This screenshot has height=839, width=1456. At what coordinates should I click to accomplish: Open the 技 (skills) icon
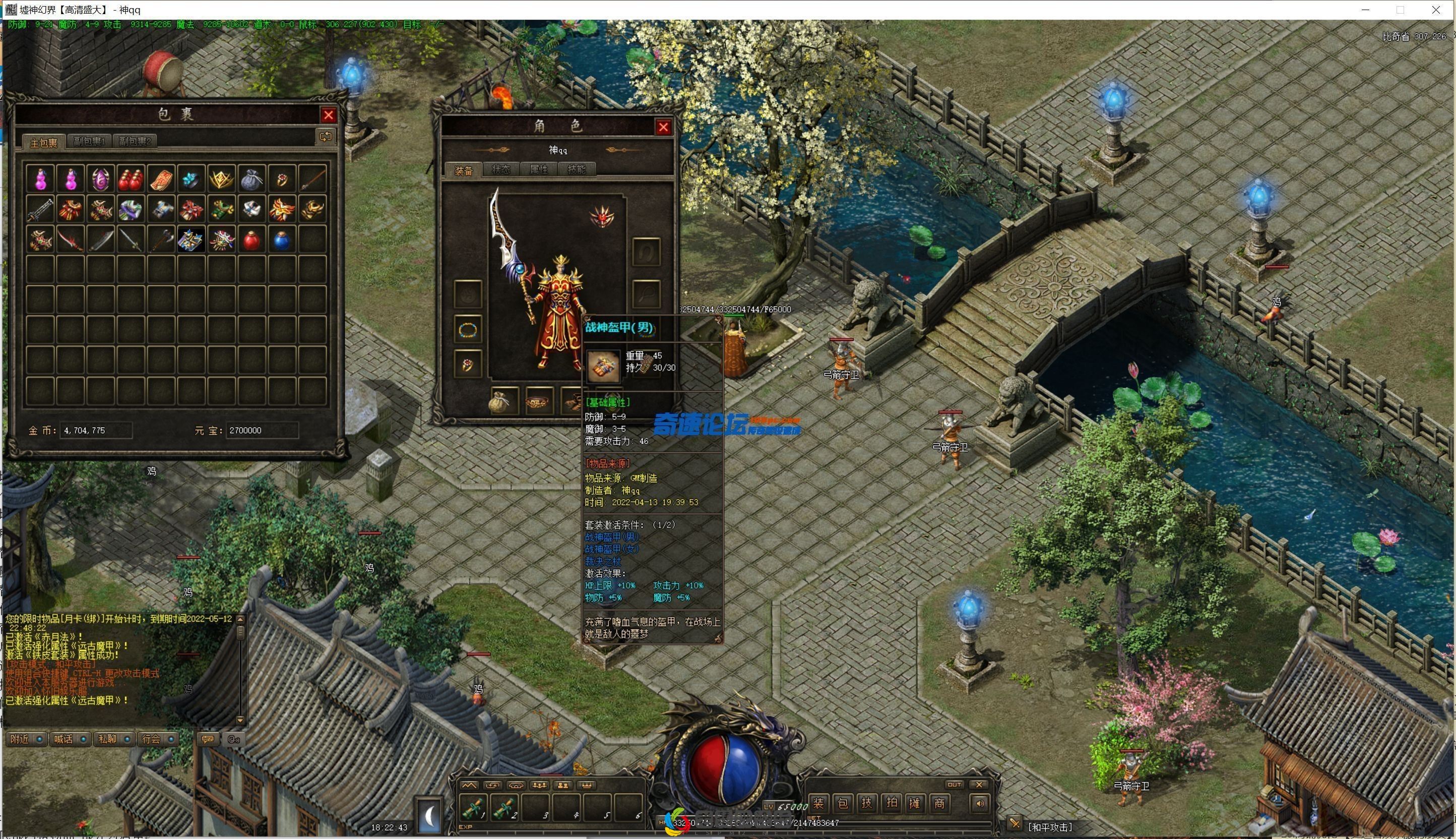867,803
